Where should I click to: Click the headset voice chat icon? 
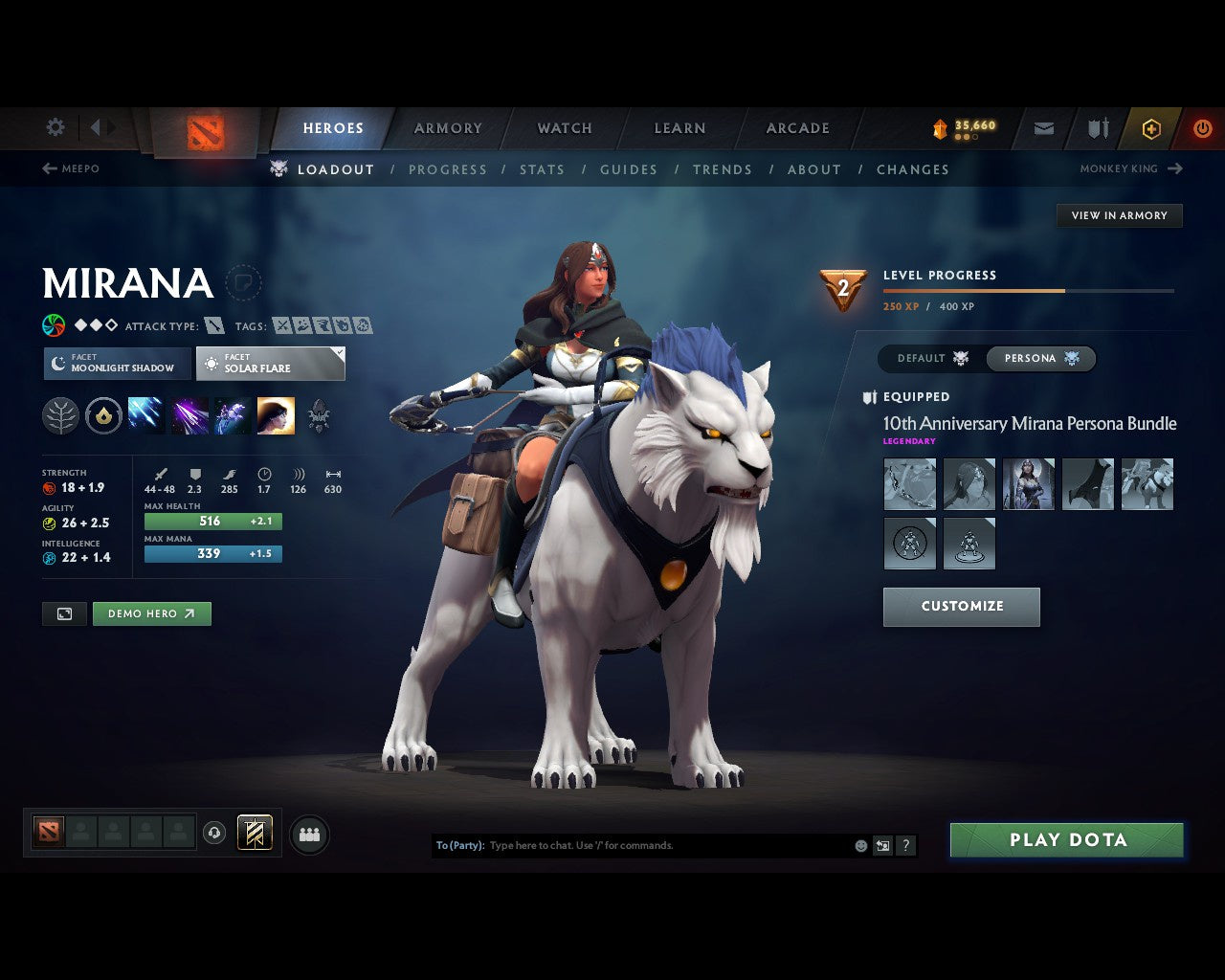212,833
